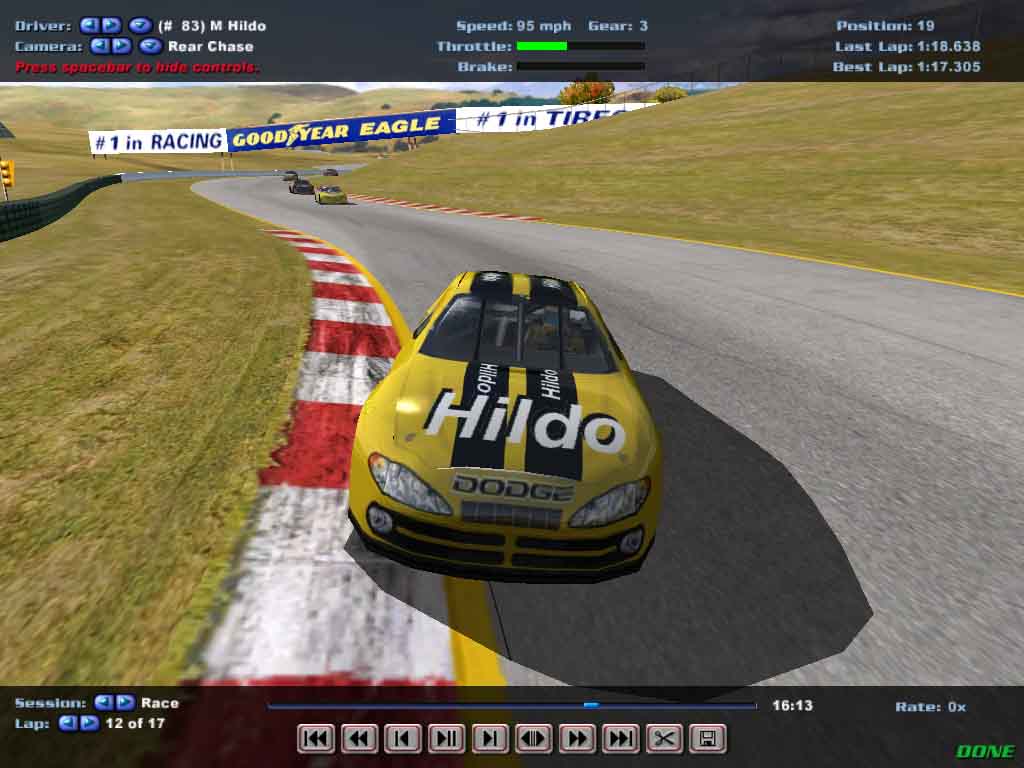Activate the slow-motion playback button
The height and width of the screenshot is (768, 1024).
click(x=533, y=739)
